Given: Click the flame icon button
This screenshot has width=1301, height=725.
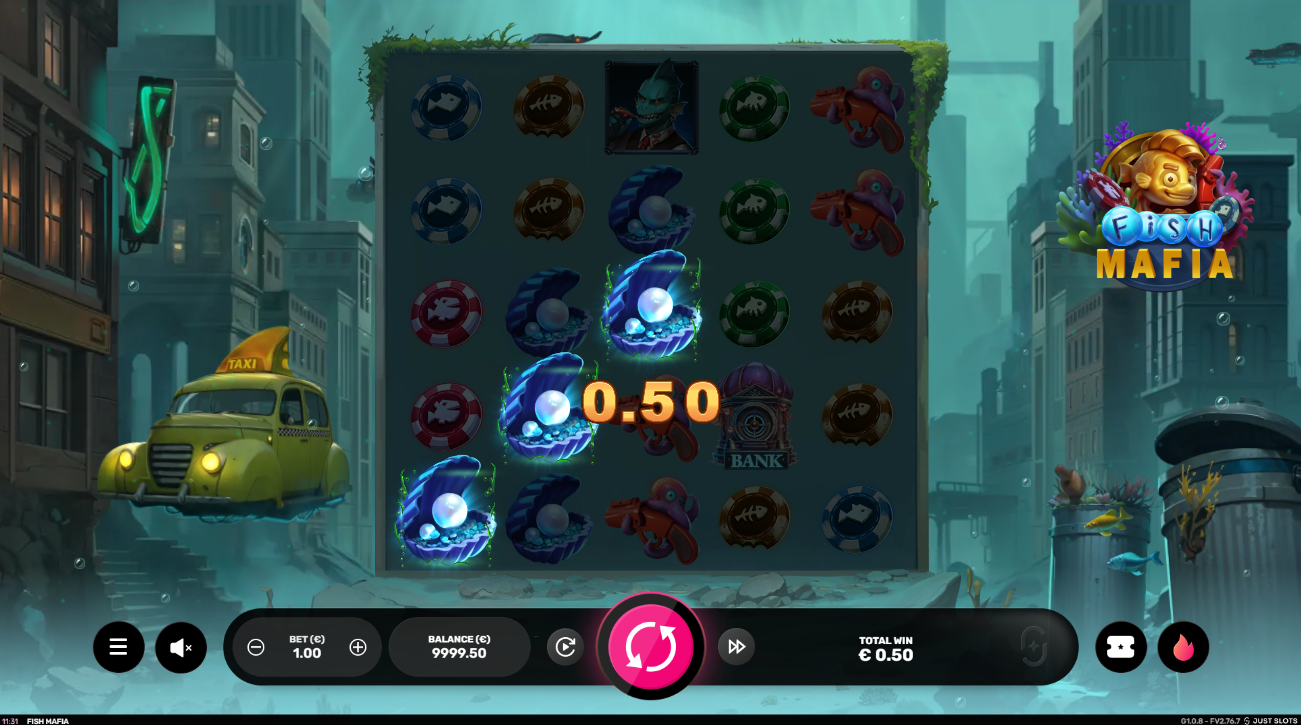Looking at the screenshot, I should 1183,647.
